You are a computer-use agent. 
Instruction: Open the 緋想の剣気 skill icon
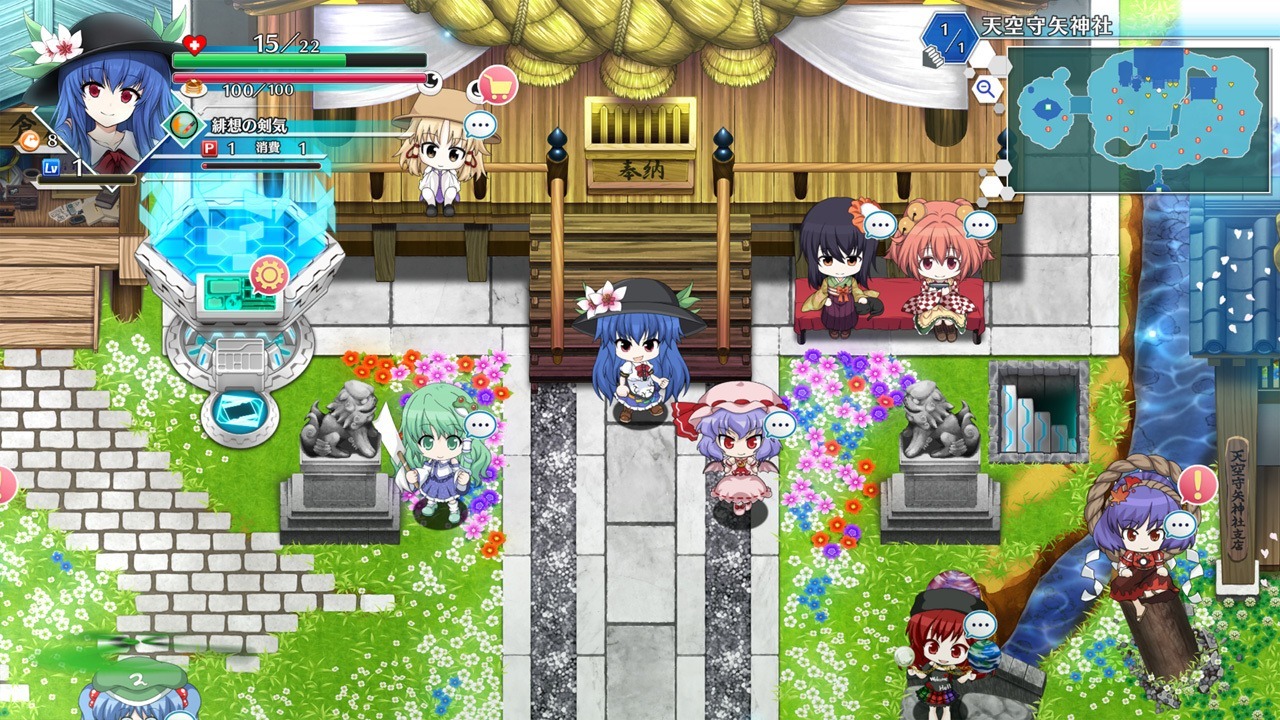[182, 125]
